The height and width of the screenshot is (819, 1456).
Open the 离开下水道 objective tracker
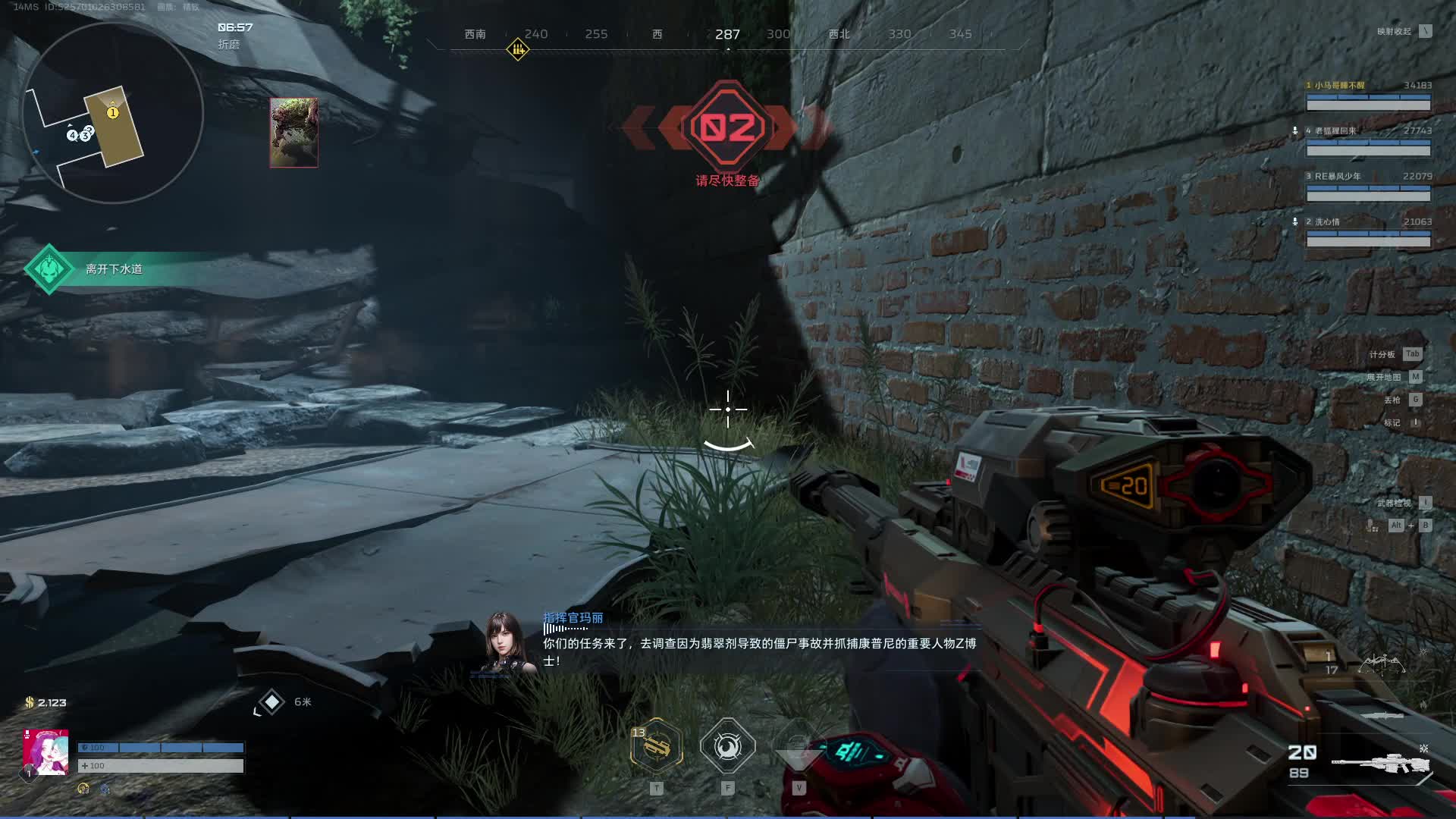click(114, 269)
